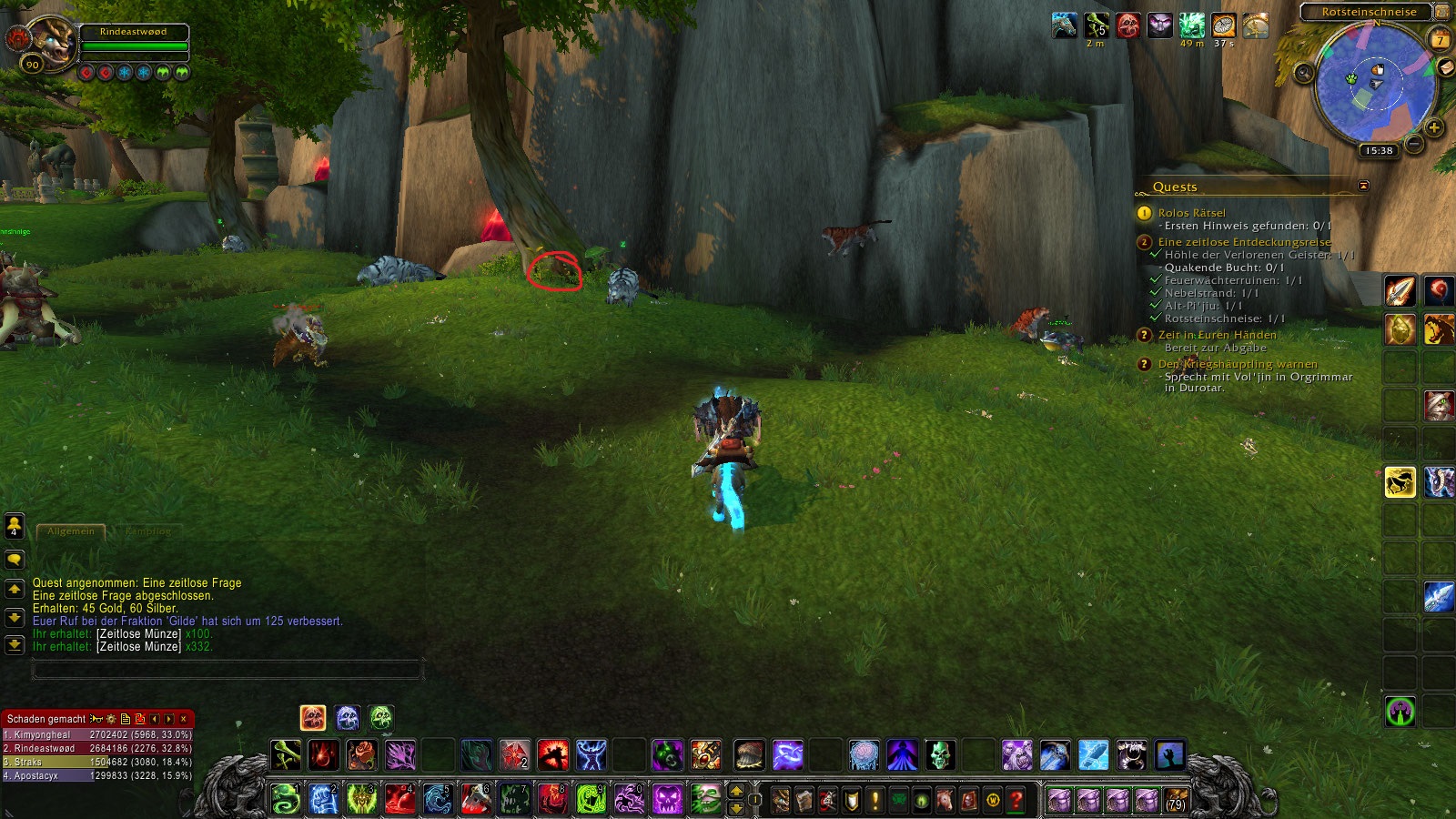
Task: Switch to the Kampflog chat tab
Action: click(147, 531)
